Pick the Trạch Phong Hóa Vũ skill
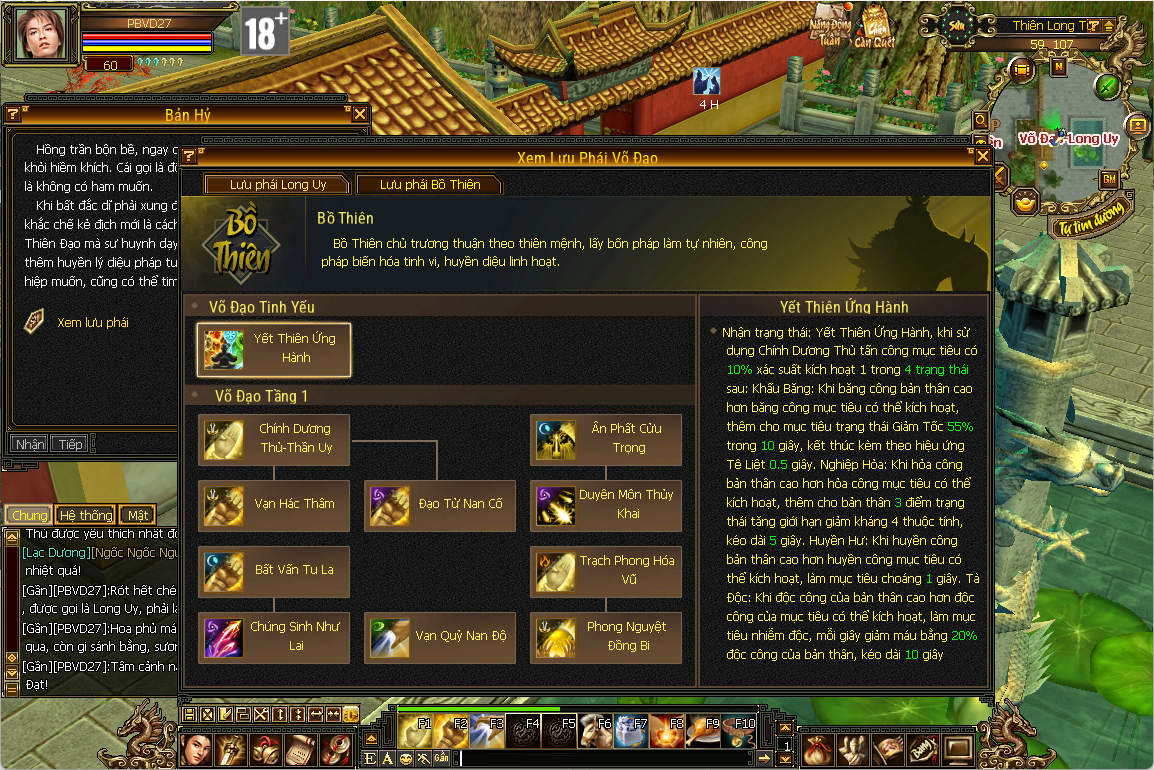Image resolution: width=1154 pixels, height=770 pixels. (606, 571)
